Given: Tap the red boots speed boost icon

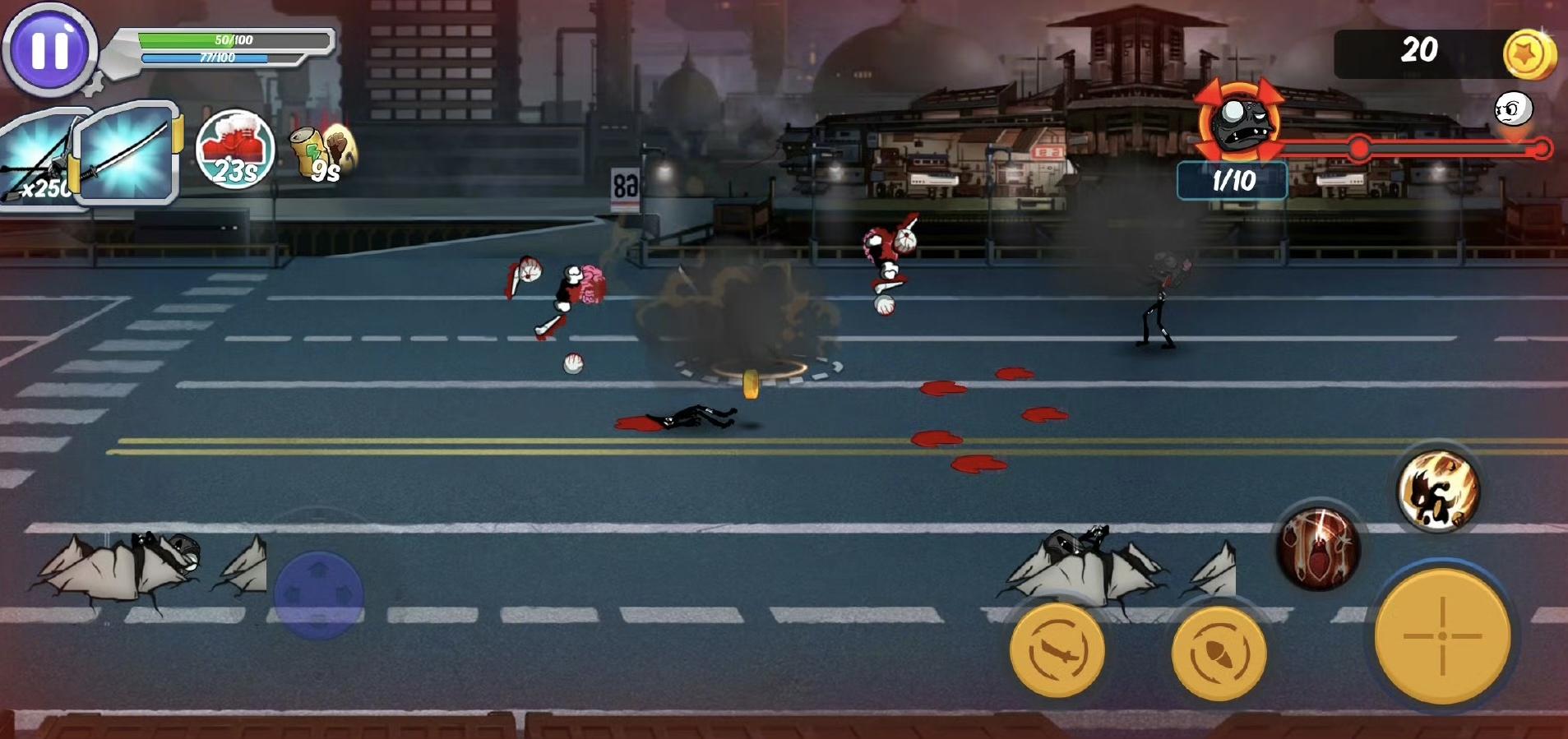Looking at the screenshot, I should pos(235,150).
